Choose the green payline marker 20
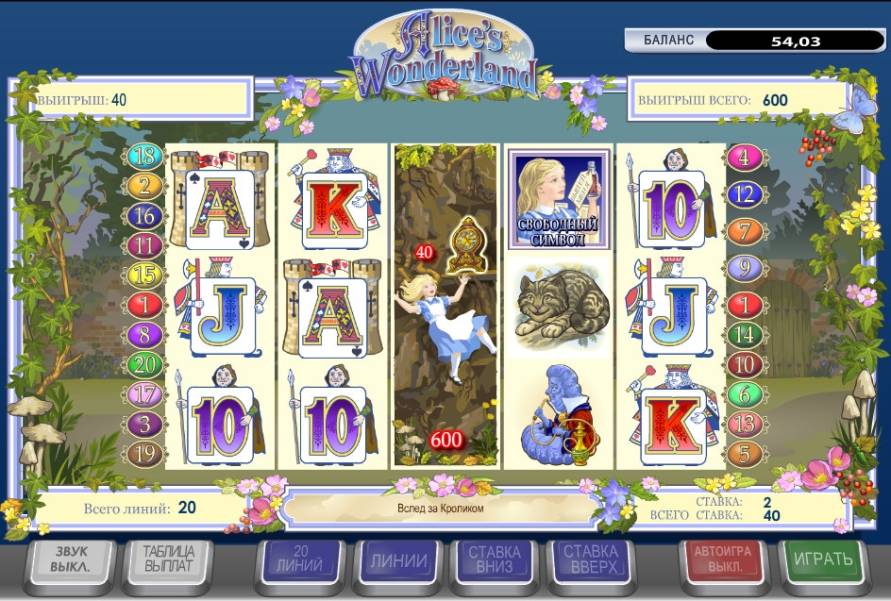Image resolution: width=891 pixels, height=601 pixels. [x=144, y=364]
